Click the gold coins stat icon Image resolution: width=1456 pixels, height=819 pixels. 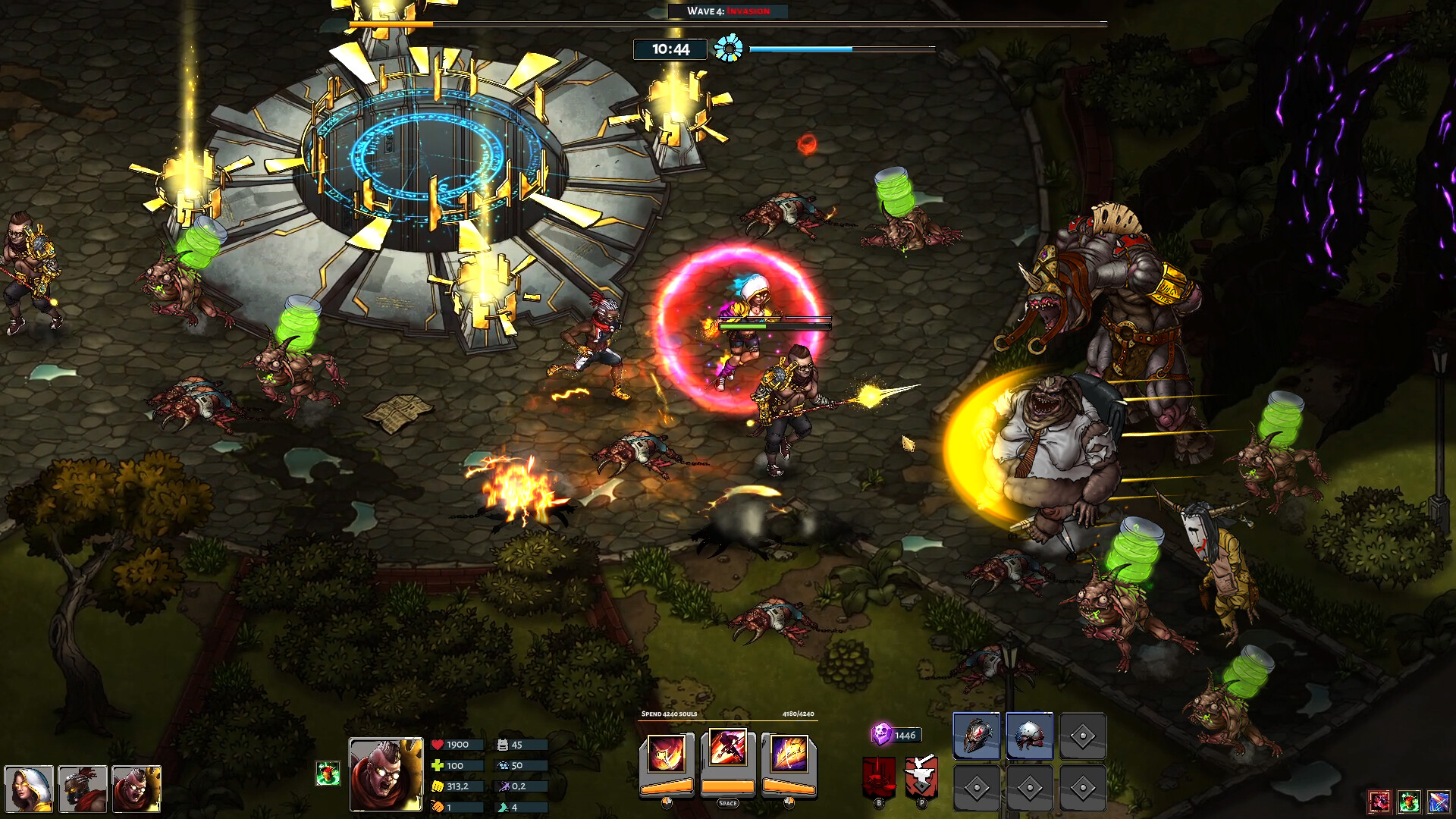440,786
